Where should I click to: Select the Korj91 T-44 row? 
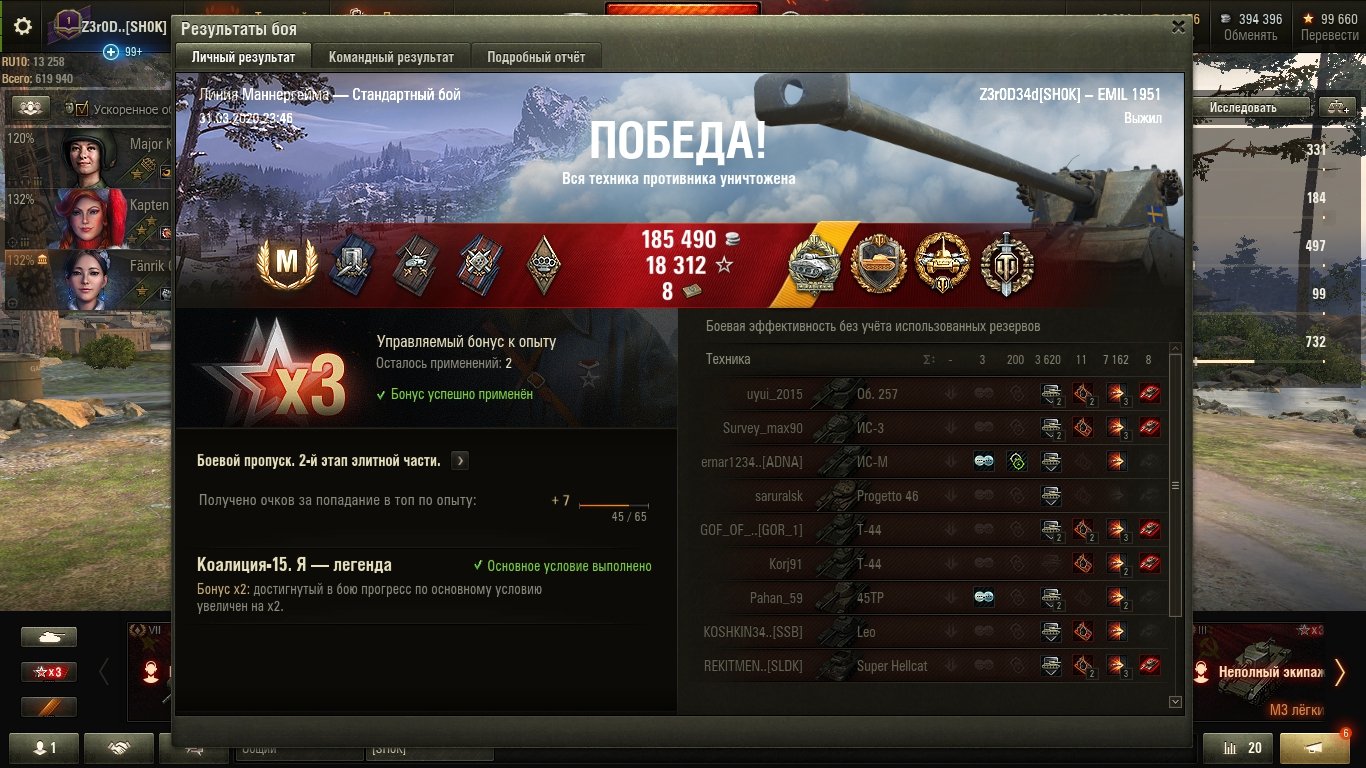point(930,564)
